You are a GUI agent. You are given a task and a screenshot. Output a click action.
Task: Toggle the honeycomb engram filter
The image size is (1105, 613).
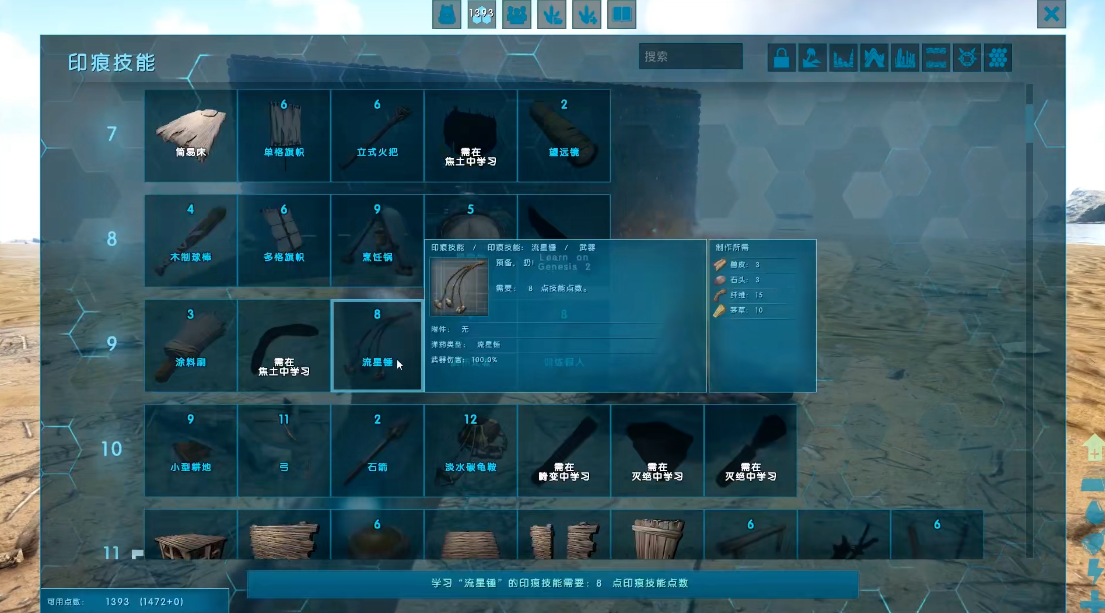[998, 58]
